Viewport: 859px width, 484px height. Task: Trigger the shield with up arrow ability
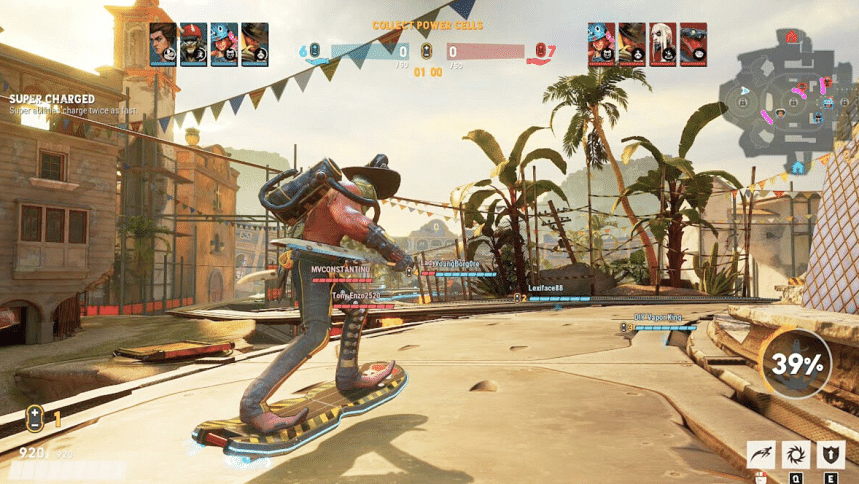pos(831,455)
